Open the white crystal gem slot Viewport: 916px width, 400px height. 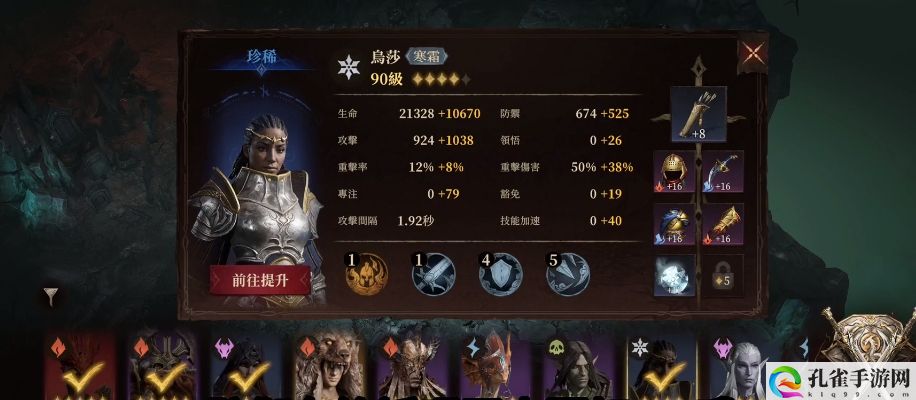[x=674, y=276]
